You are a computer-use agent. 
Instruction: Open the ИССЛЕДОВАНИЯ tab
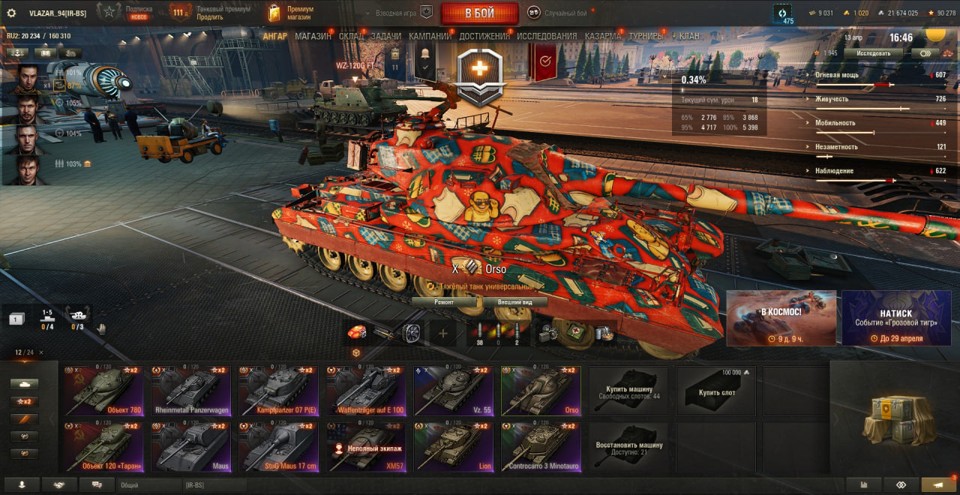[x=546, y=36]
